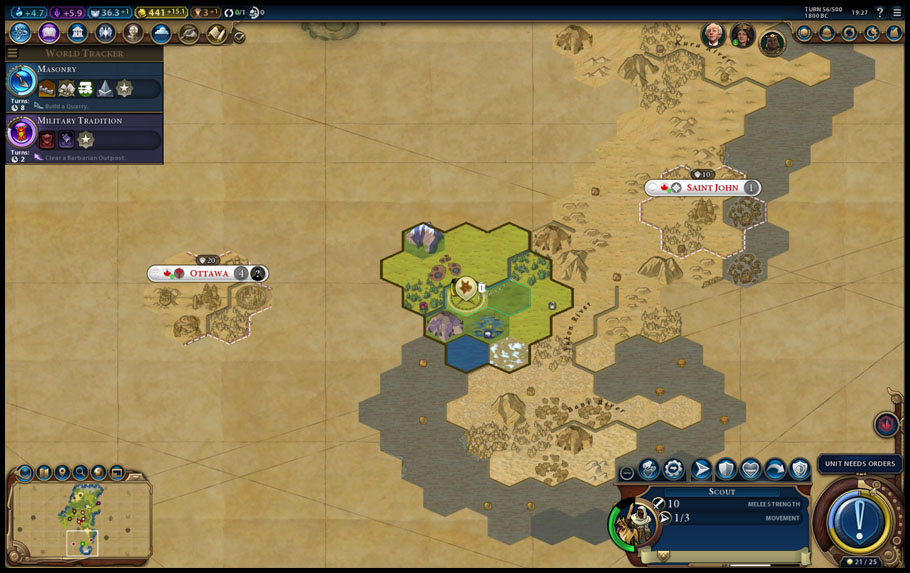
Task: Activate the scout's move-to arrow action
Action: (x=701, y=468)
